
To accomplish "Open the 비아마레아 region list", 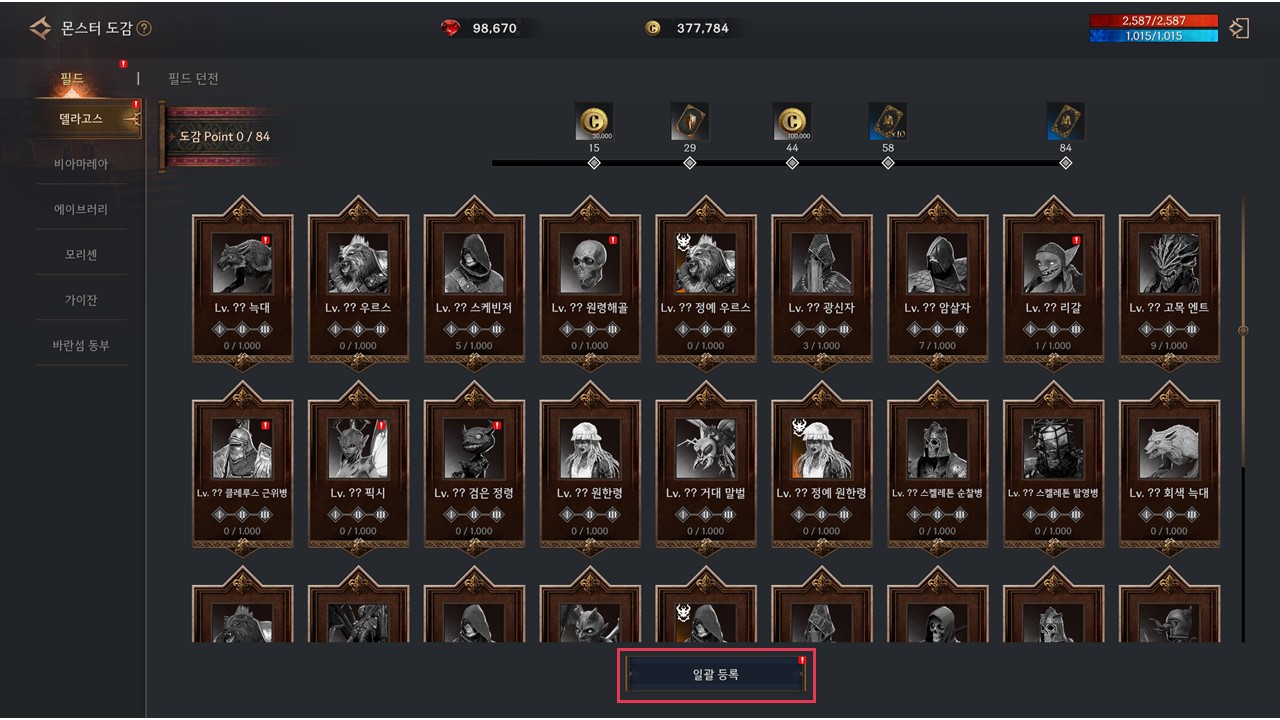I will (x=81, y=164).
